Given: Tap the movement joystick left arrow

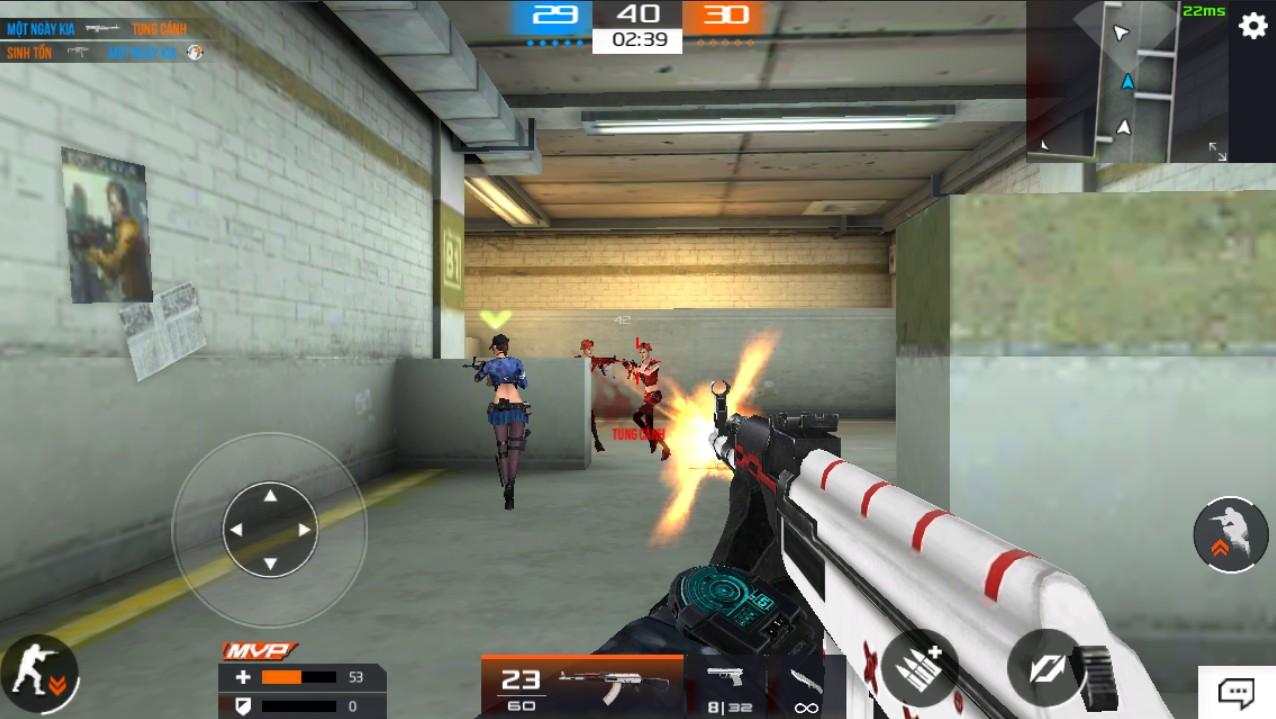Looking at the screenshot, I should point(235,530).
